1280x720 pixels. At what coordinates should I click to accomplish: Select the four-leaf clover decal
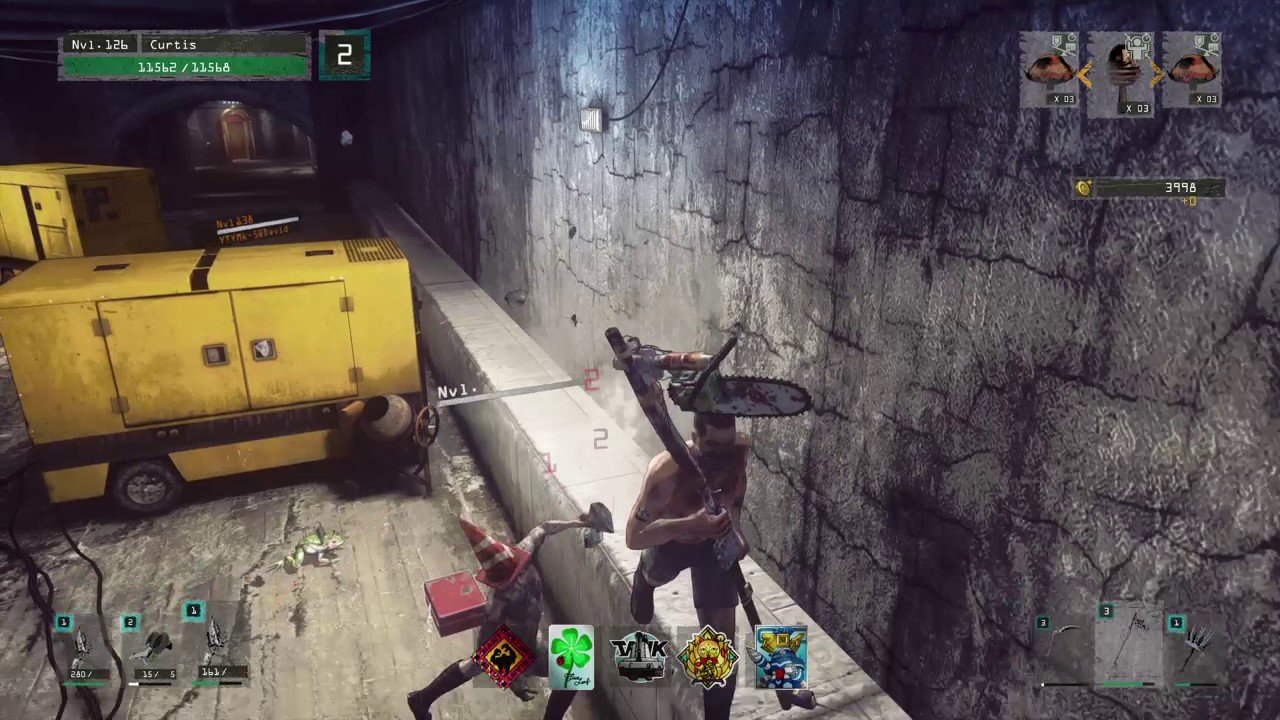click(x=571, y=657)
